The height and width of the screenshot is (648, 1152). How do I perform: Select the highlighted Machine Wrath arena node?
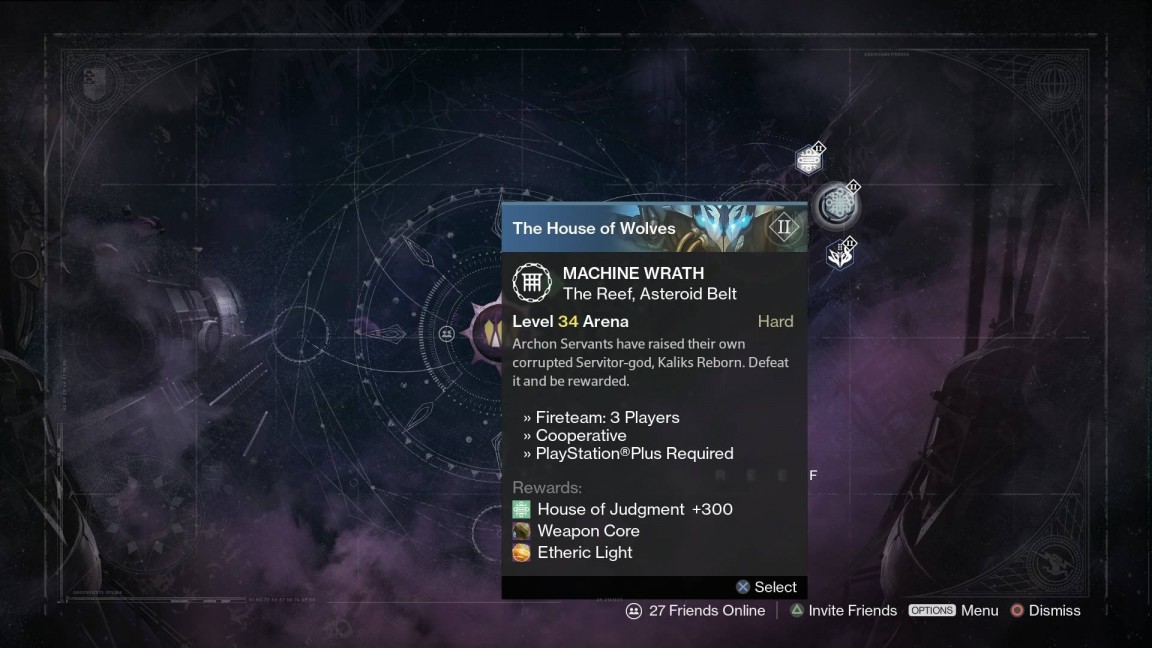pos(836,205)
